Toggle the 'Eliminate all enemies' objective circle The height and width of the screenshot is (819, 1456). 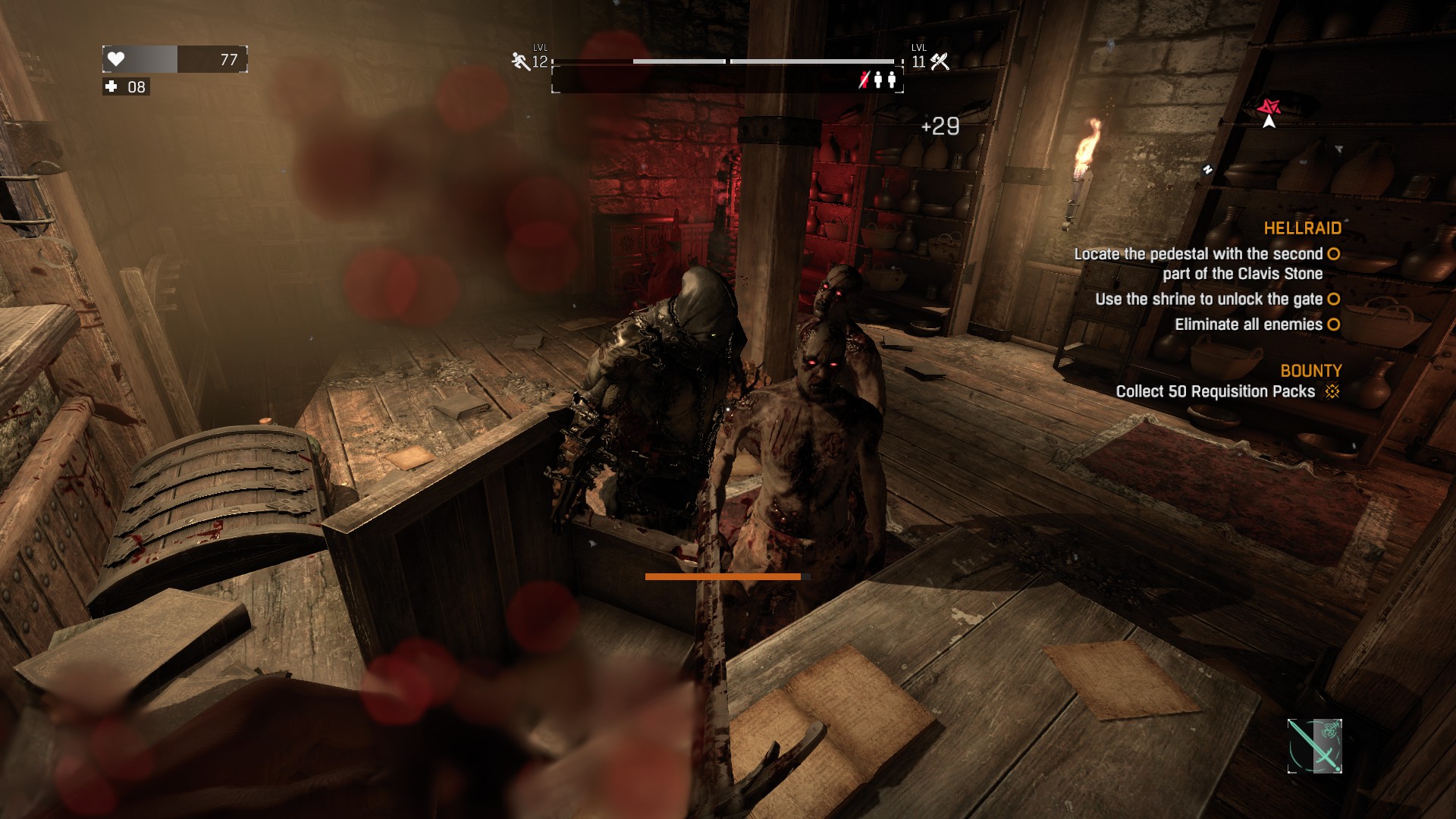pyautogui.click(x=1333, y=325)
